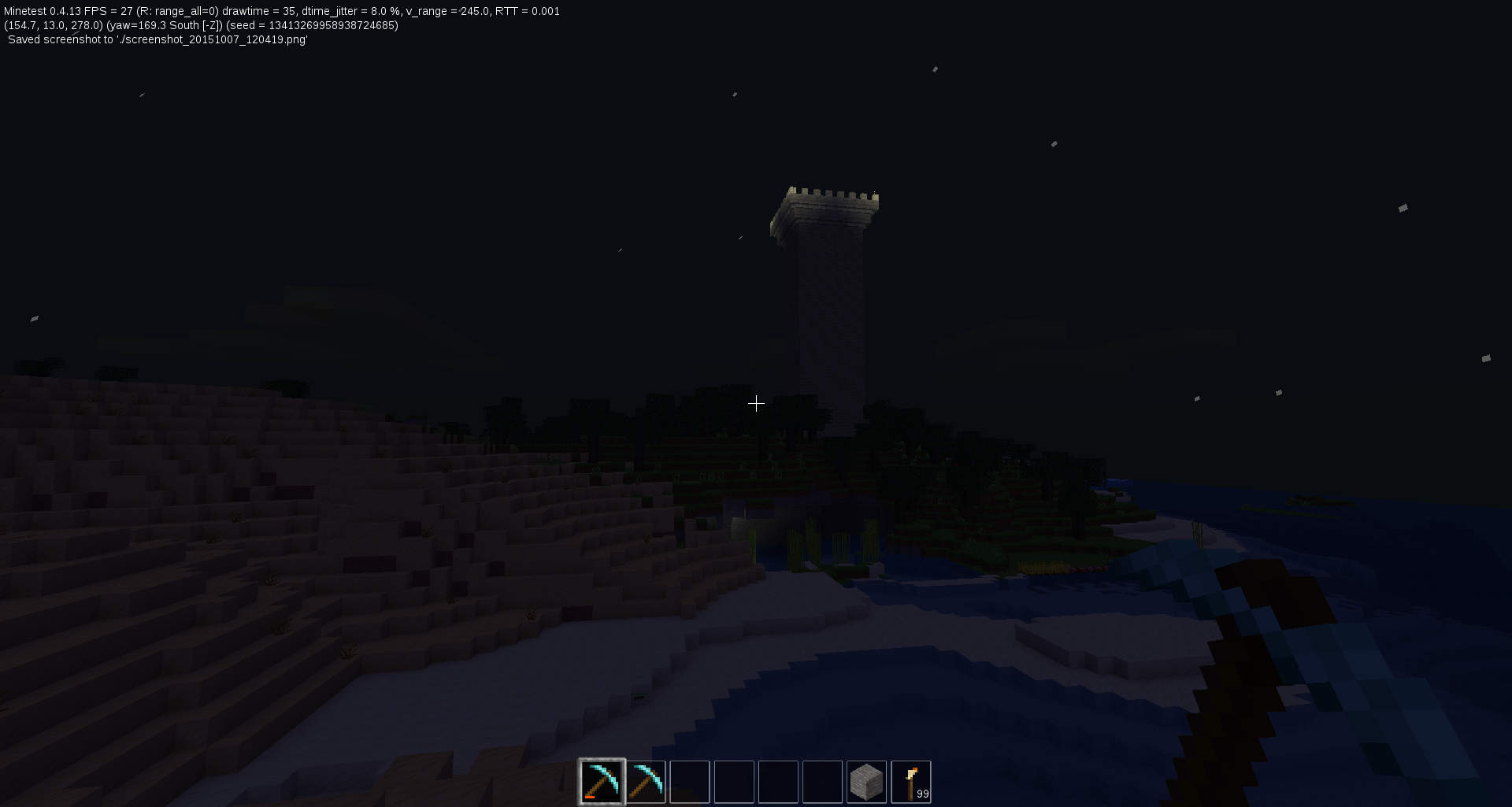This screenshot has height=807, width=1512.
Task: Click the crosshair at screen center
Action: click(756, 403)
